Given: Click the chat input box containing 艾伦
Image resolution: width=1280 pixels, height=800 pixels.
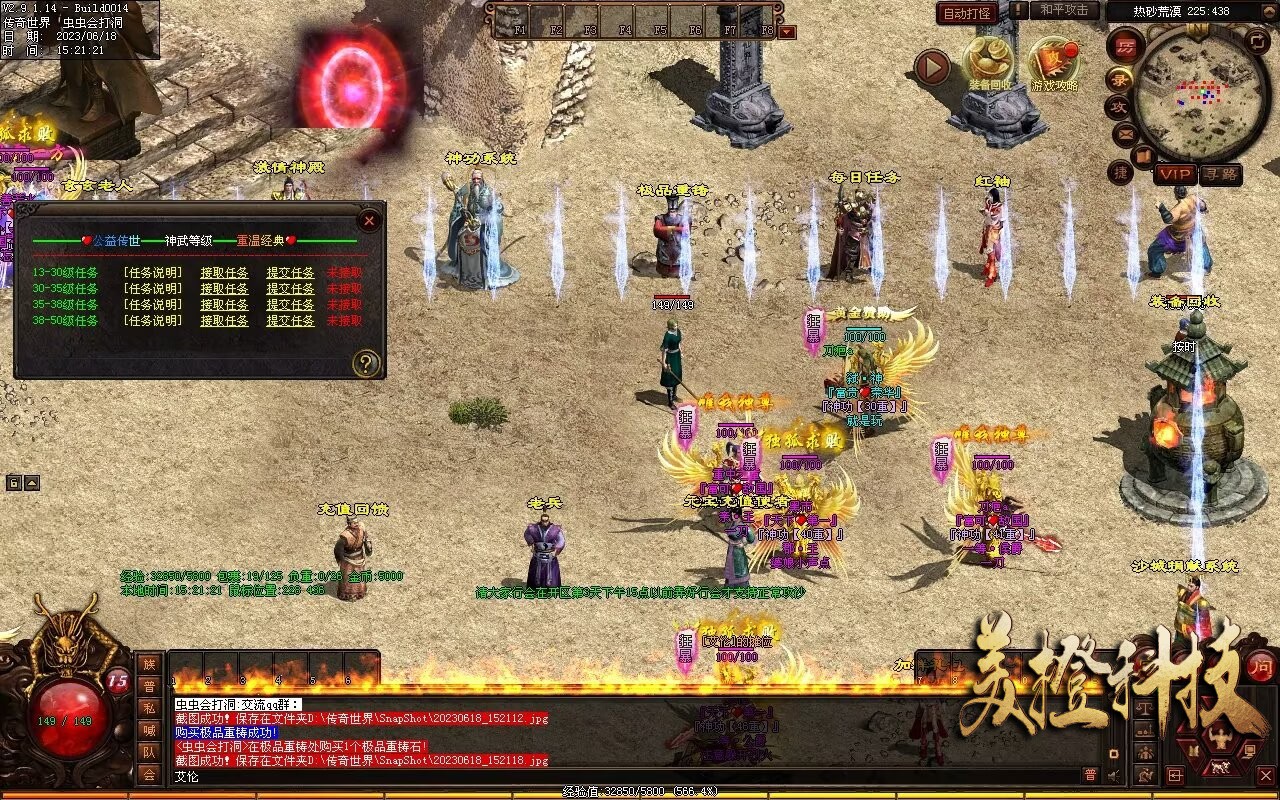Looking at the screenshot, I should point(600,775).
